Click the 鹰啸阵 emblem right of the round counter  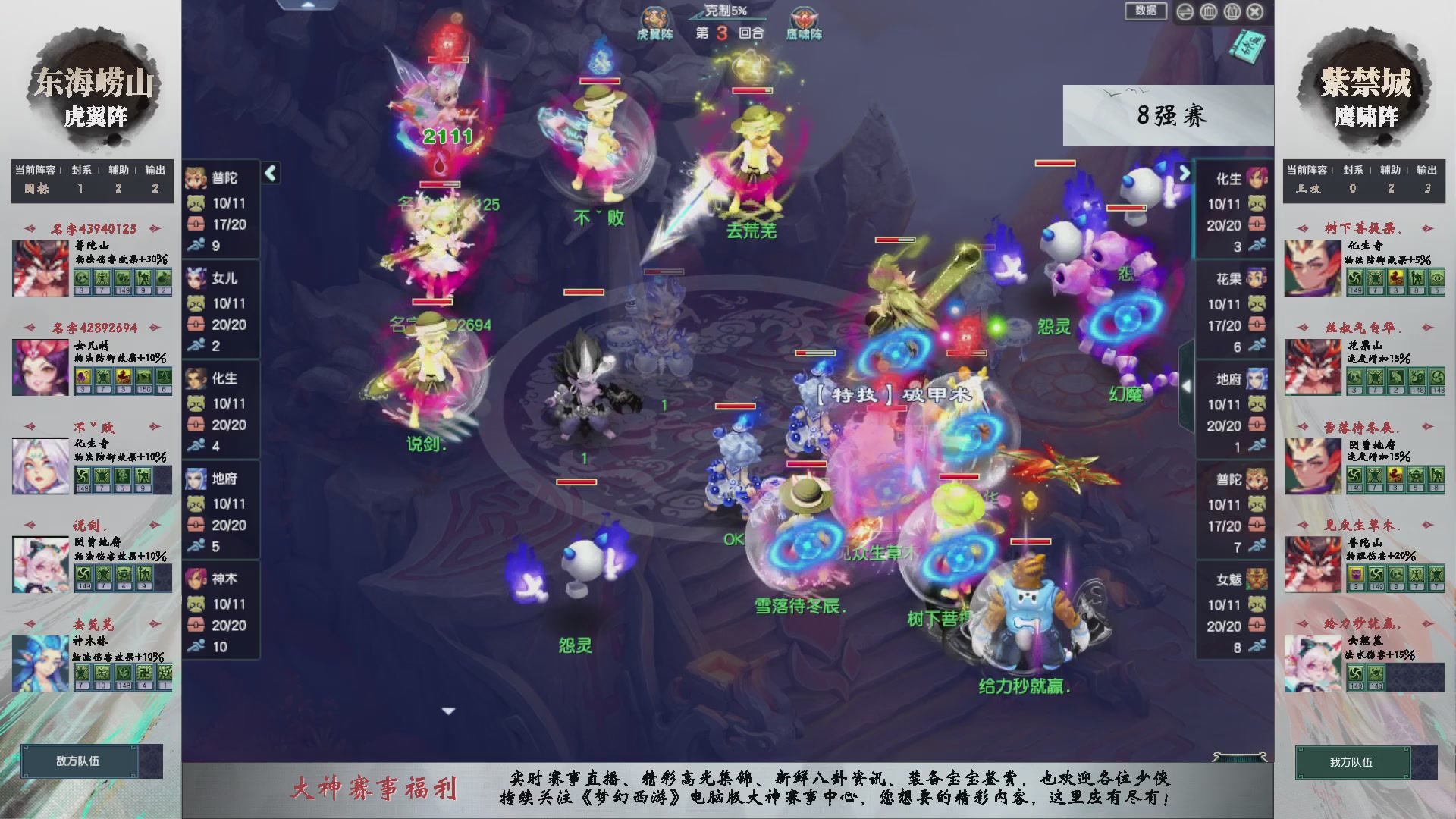point(802,17)
